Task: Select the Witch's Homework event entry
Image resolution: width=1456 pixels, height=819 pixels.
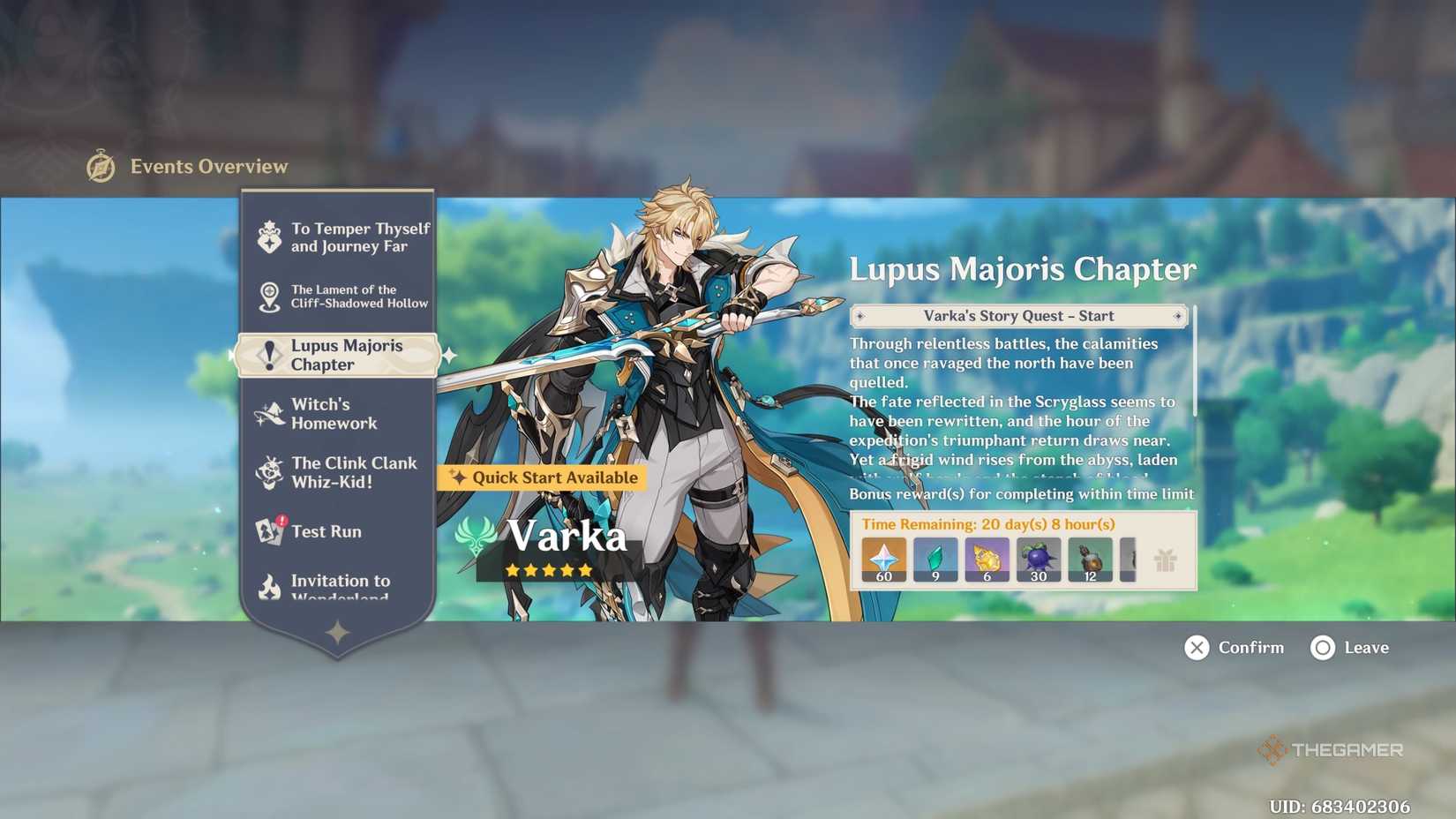Action: pos(335,413)
